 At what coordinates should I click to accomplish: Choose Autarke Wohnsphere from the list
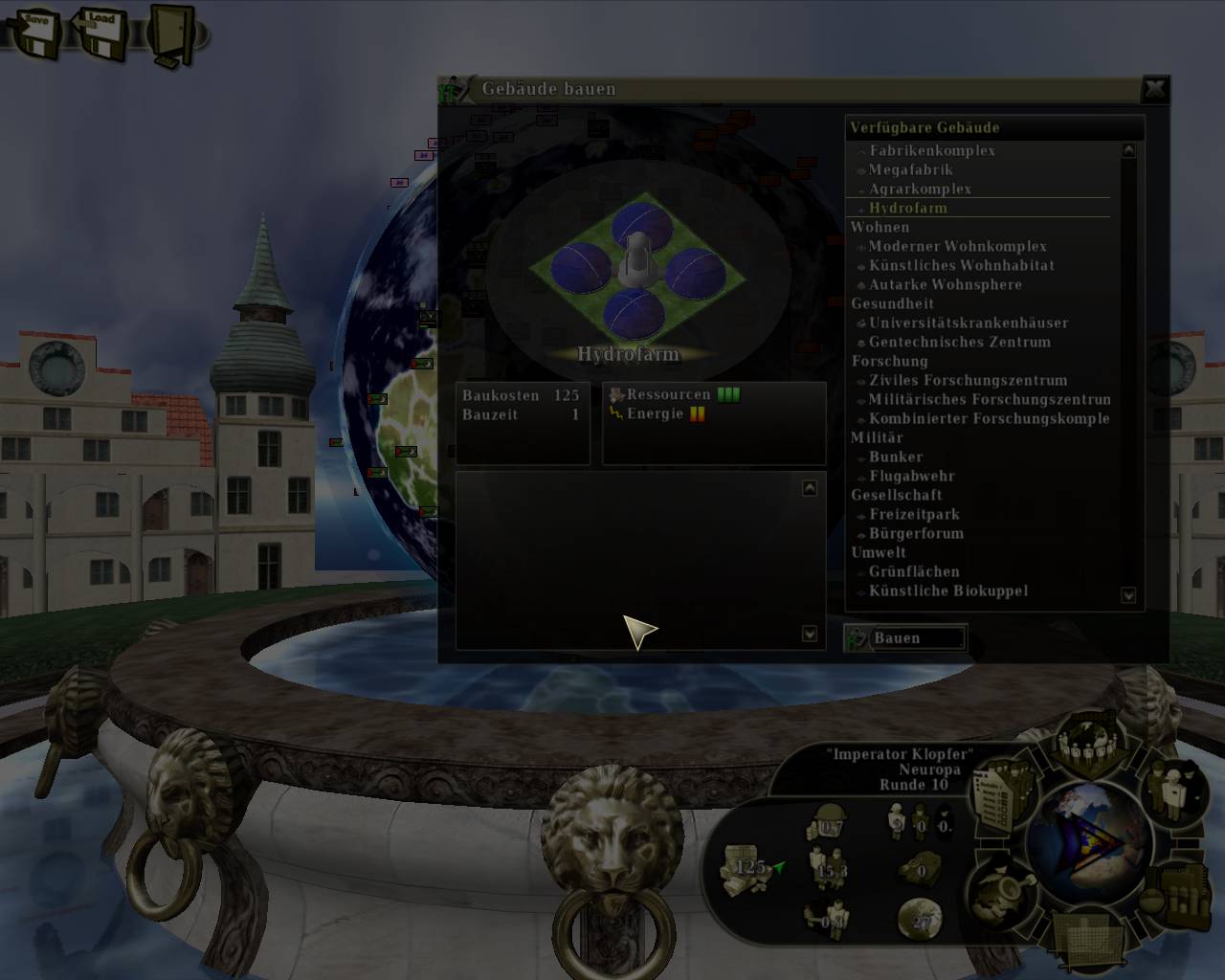pyautogui.click(x=945, y=284)
